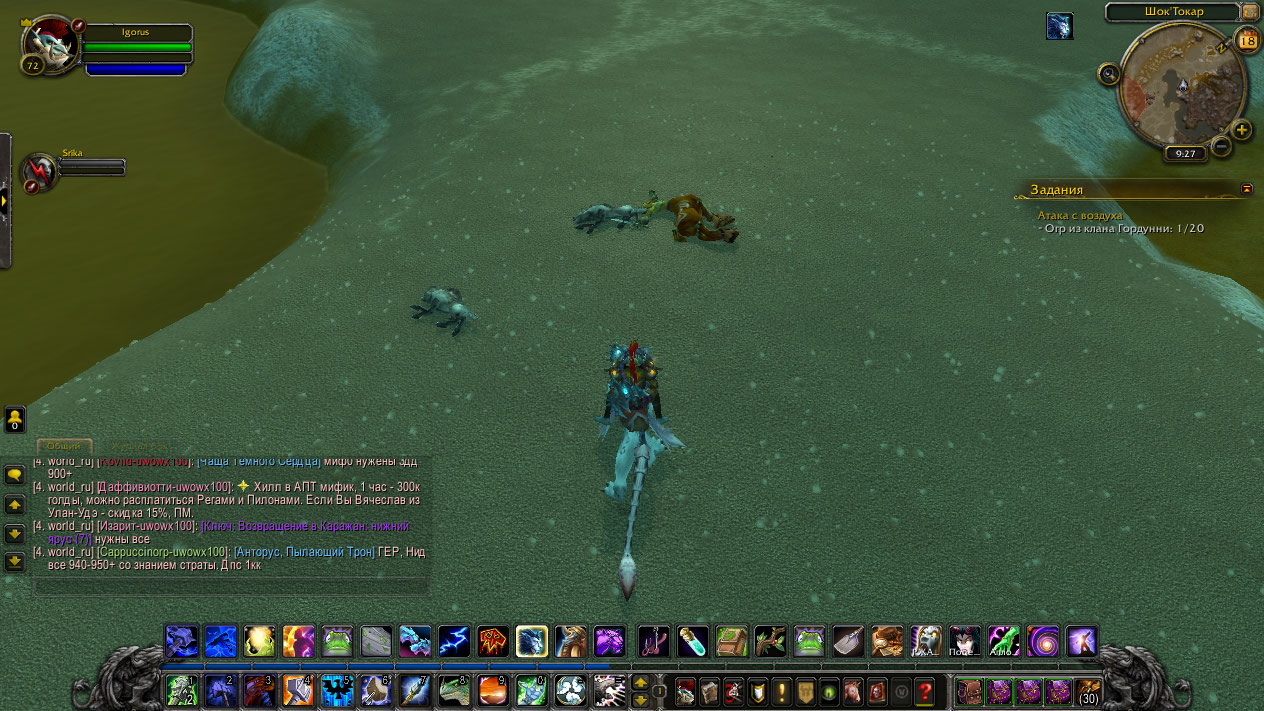Screen dimensions: 1264x711
Task: Use the potion vial item
Action: (692, 641)
